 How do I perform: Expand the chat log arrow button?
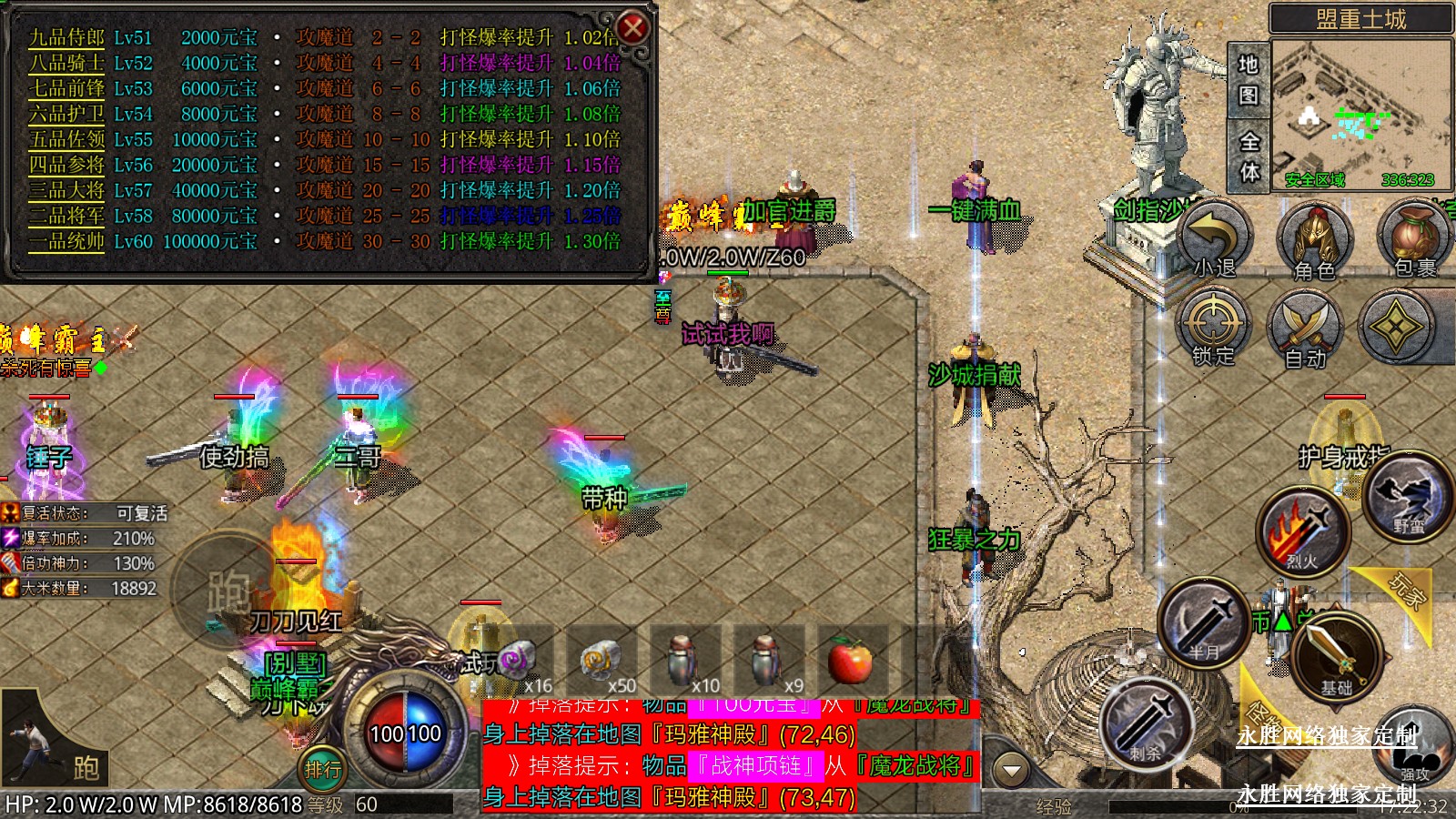tap(1010, 771)
